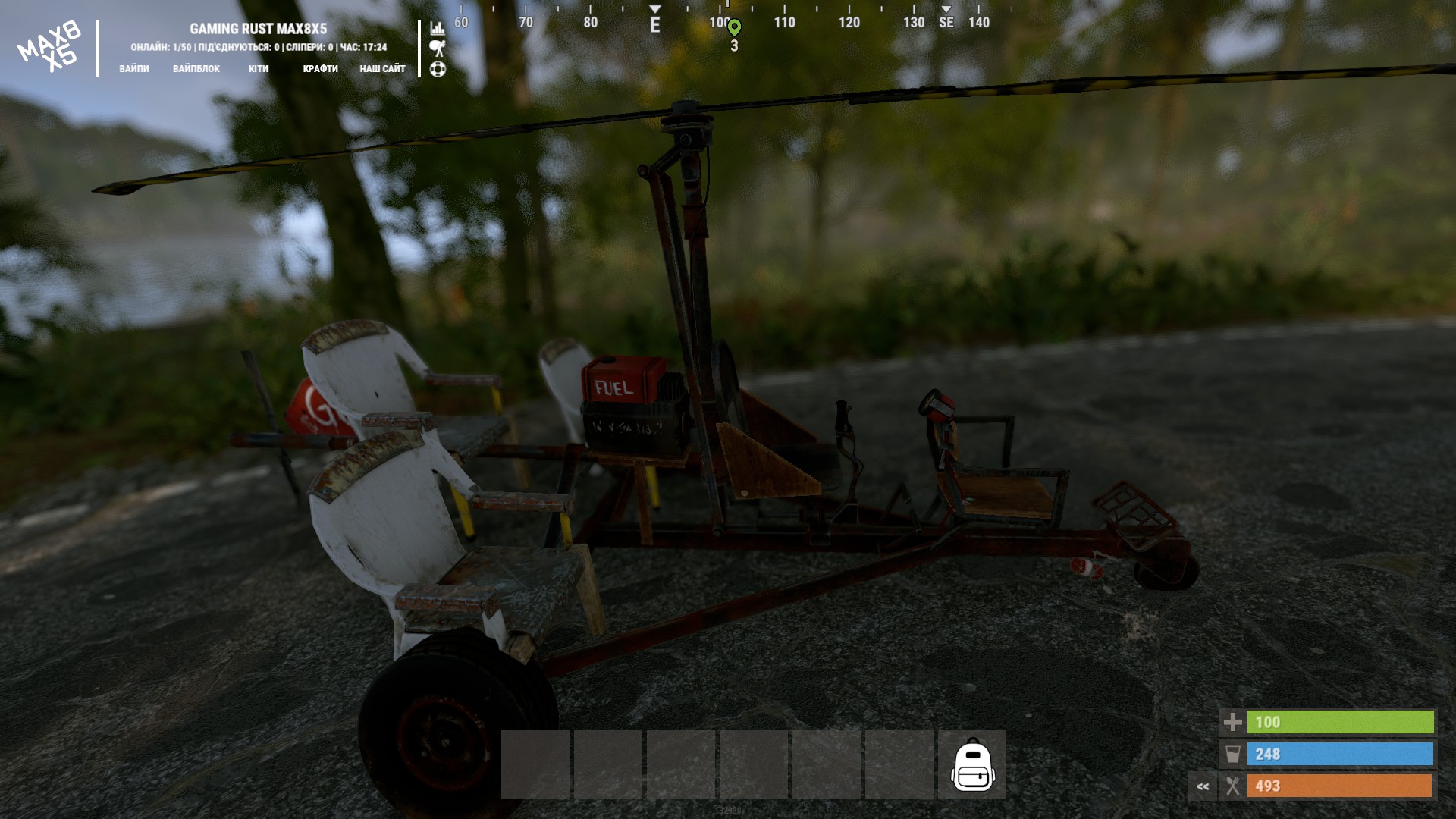Click the bar chart statistics icon
Viewport: 1456px width, 819px height.
point(438,28)
